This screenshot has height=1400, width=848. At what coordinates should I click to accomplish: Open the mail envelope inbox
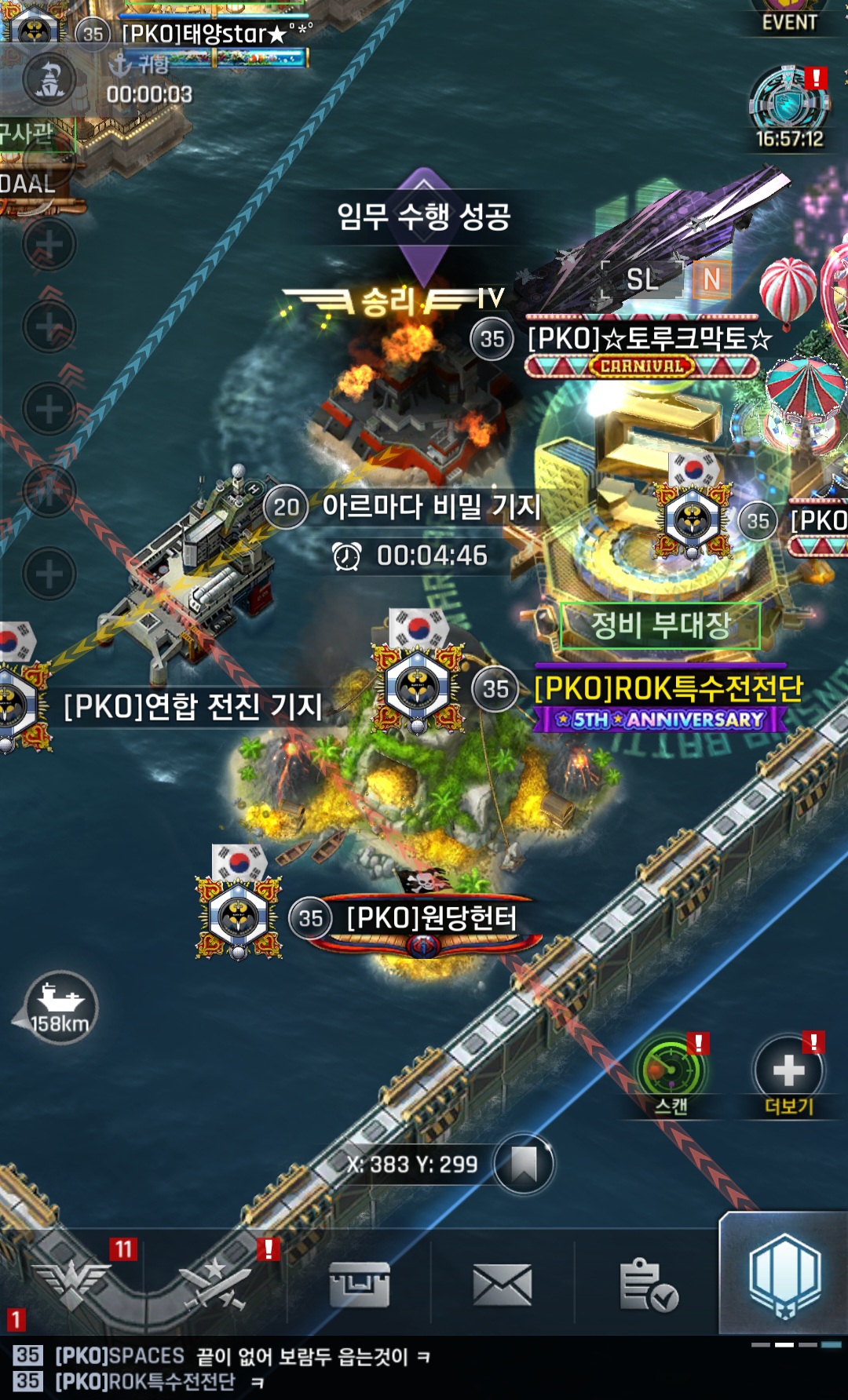click(503, 1285)
